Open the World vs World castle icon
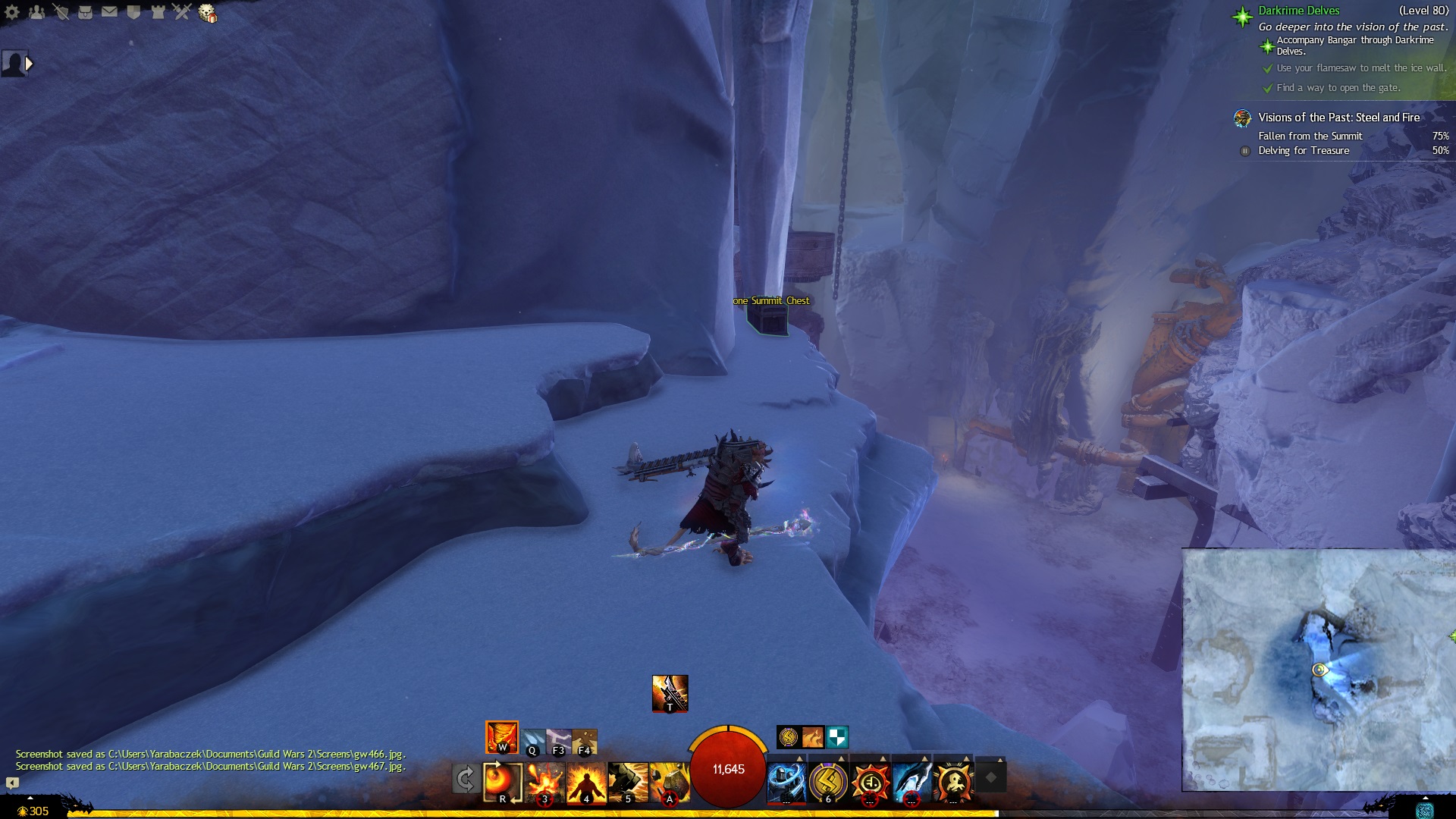Viewport: 1456px width, 819px height. [x=158, y=12]
